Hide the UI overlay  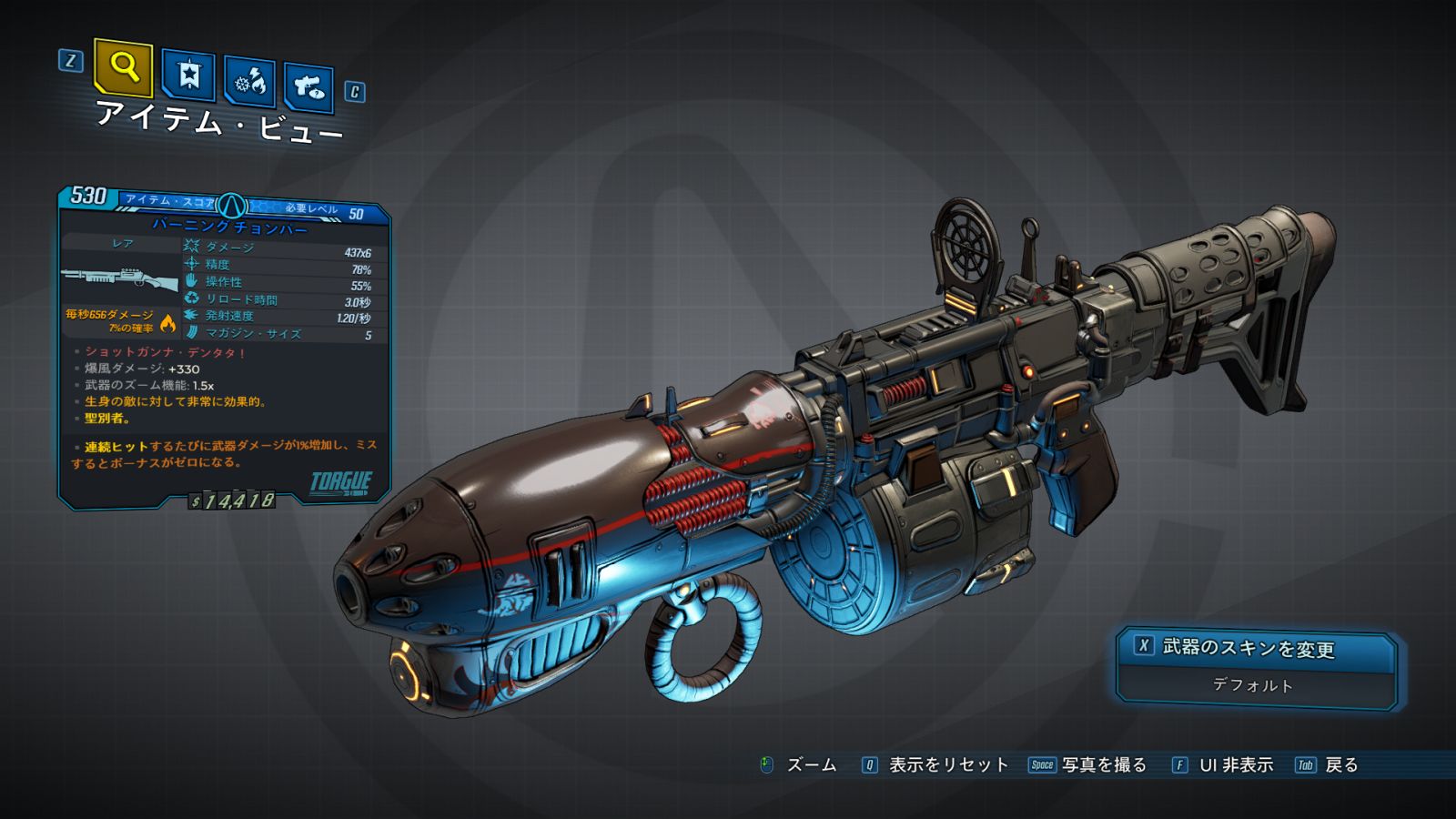(x=1224, y=765)
